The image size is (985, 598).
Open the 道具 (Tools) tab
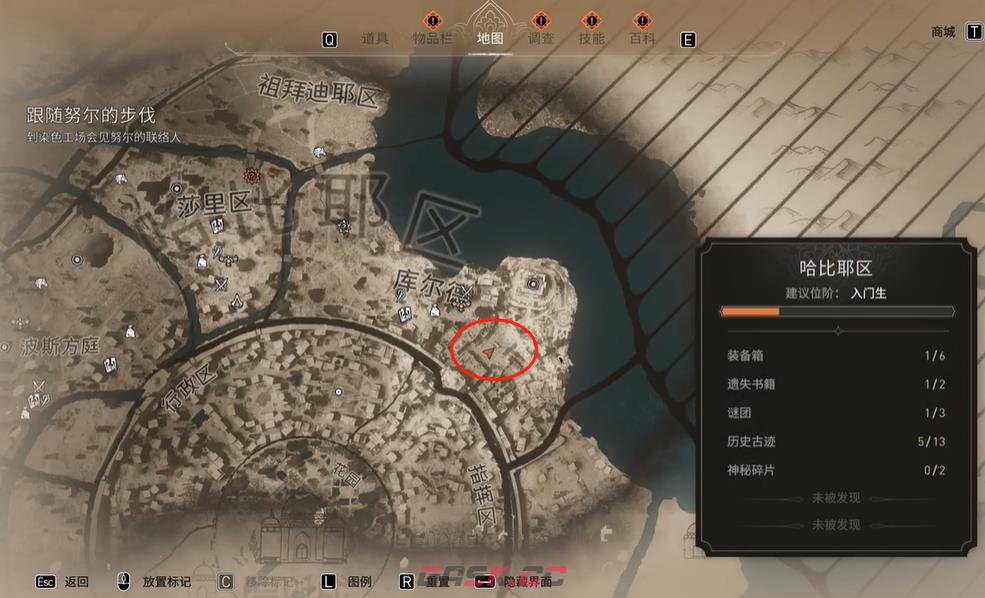click(x=375, y=39)
